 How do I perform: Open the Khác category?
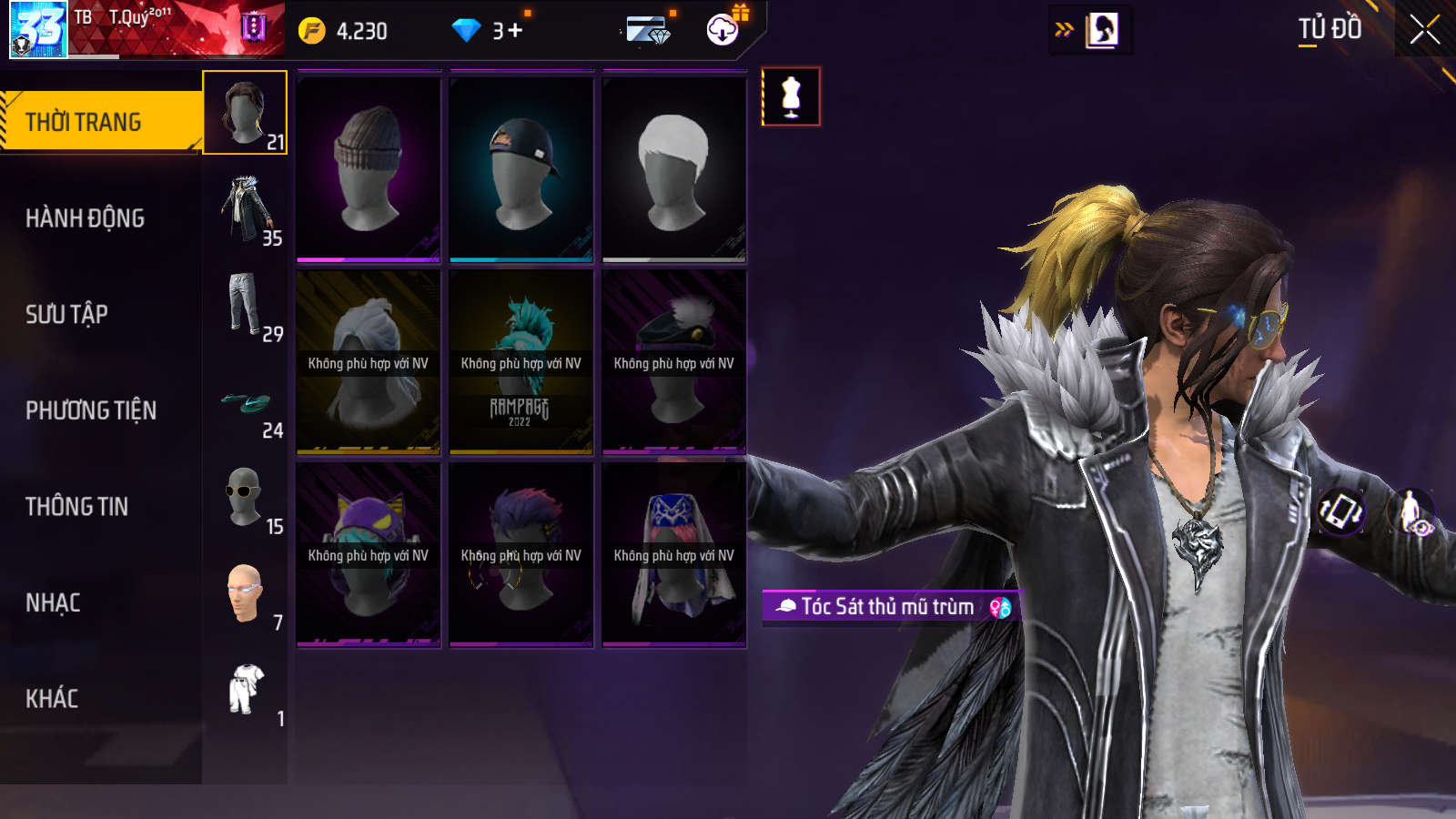pyautogui.click(x=52, y=699)
